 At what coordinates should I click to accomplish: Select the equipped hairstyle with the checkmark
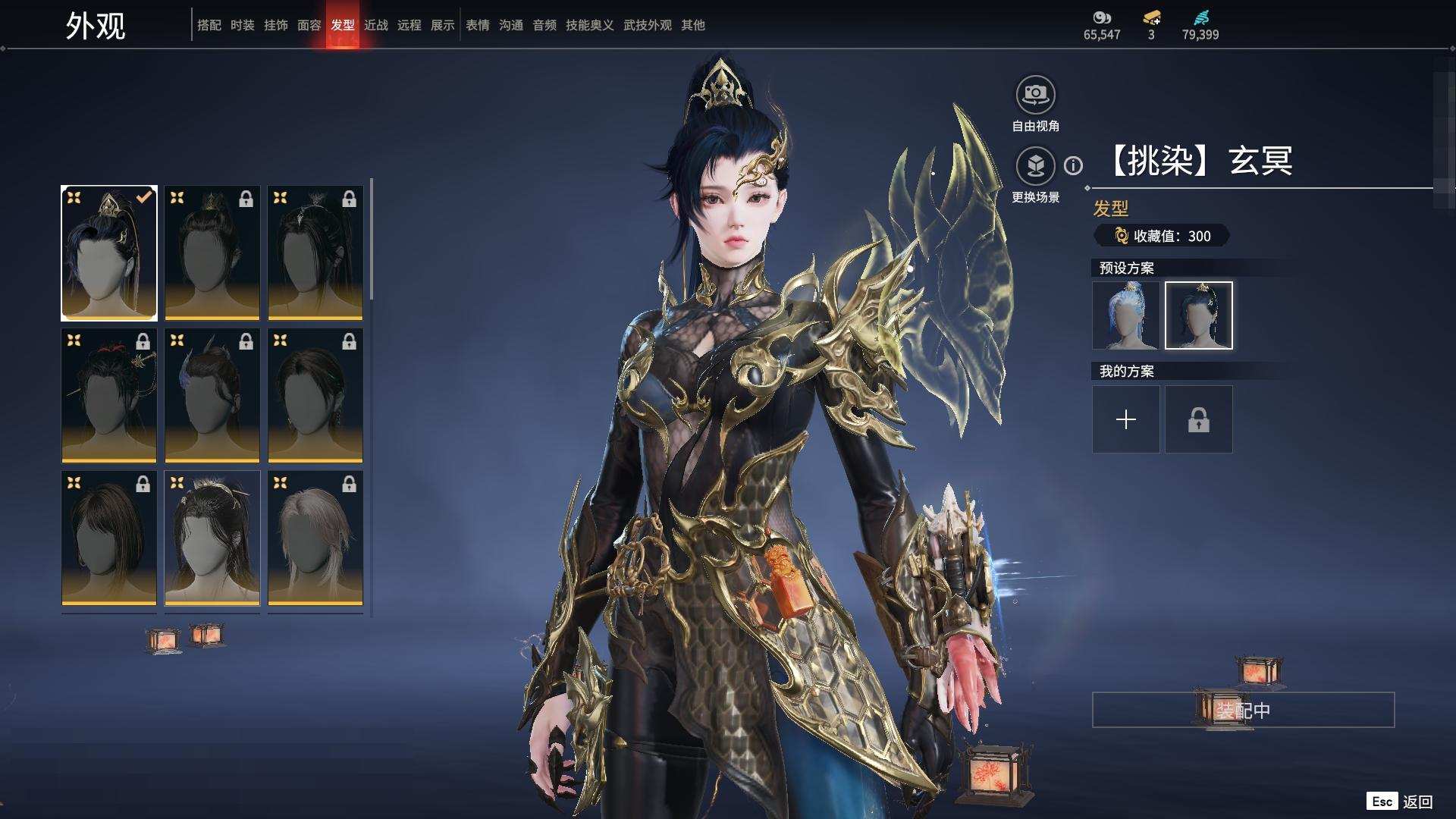[x=109, y=253]
